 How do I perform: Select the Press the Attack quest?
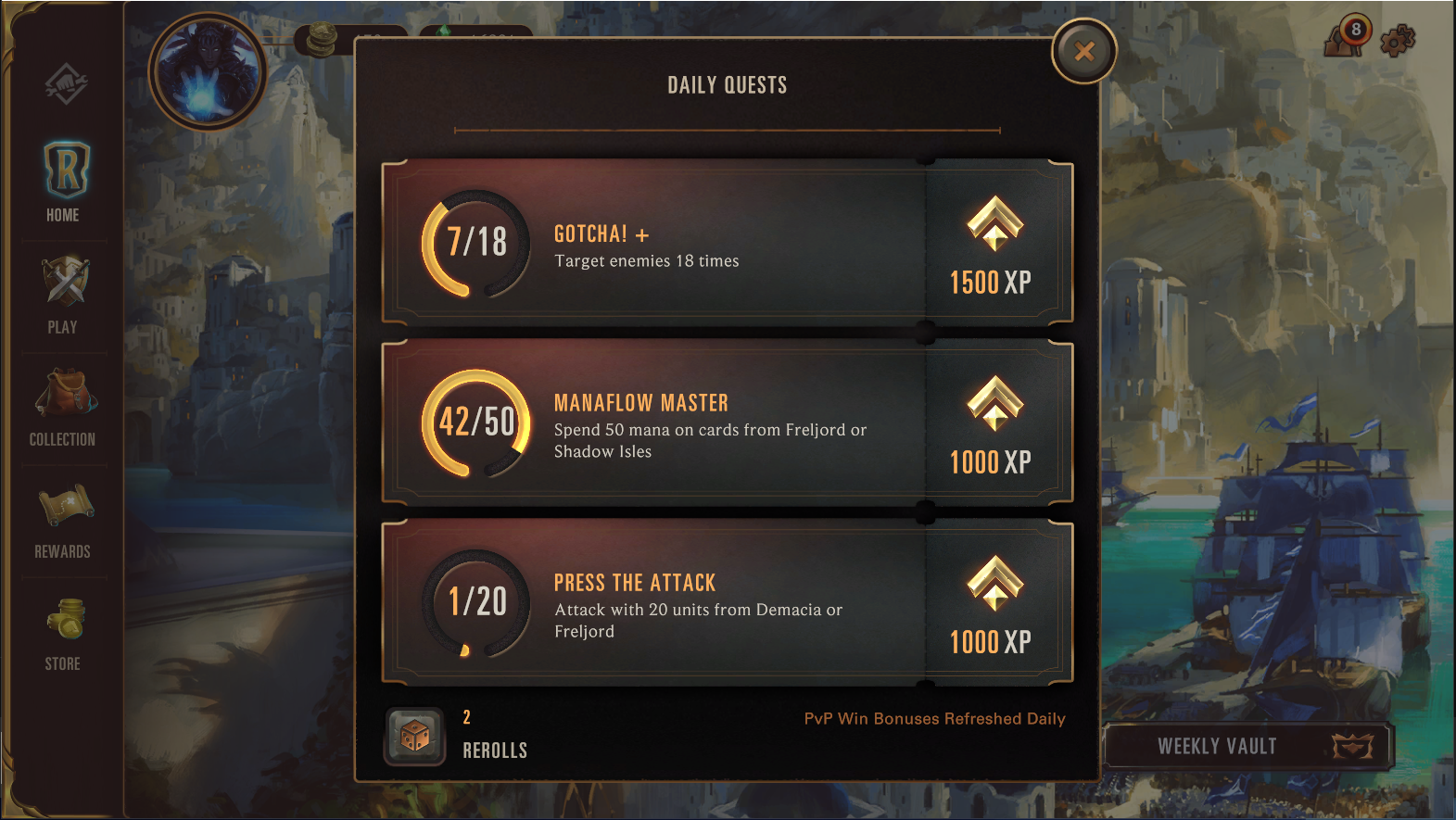[x=727, y=603]
